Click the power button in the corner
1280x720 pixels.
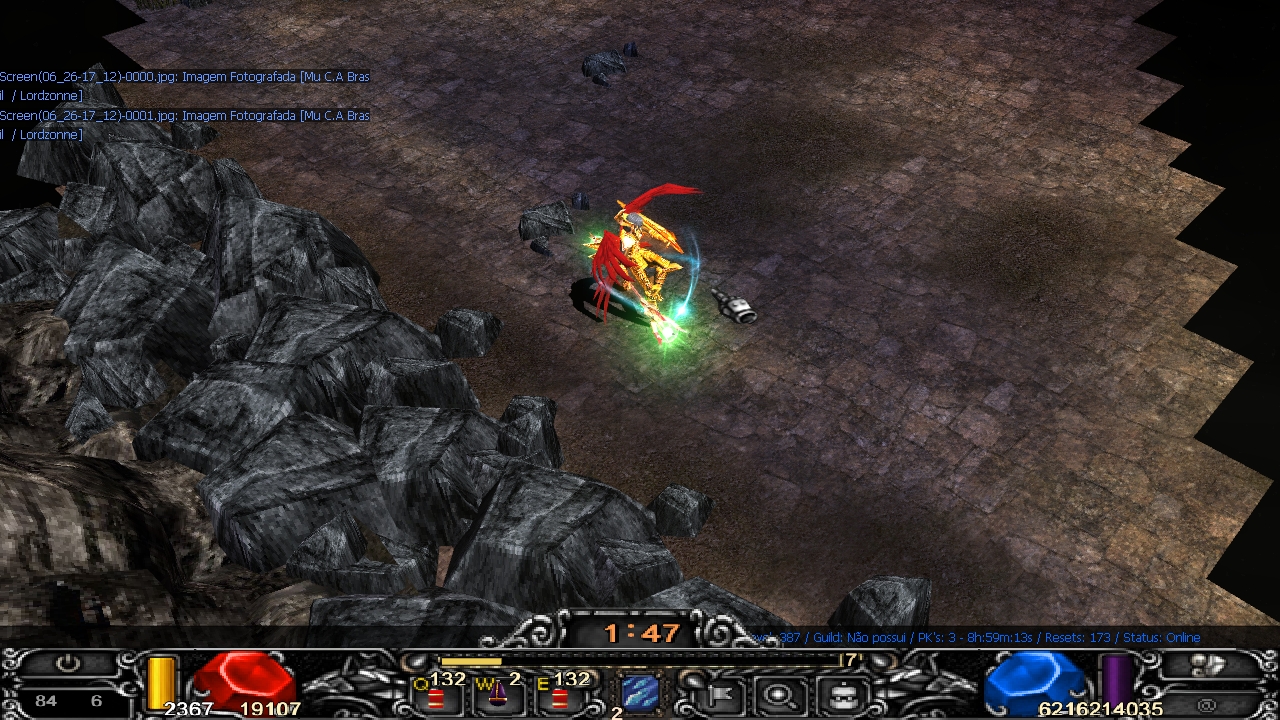[67, 664]
